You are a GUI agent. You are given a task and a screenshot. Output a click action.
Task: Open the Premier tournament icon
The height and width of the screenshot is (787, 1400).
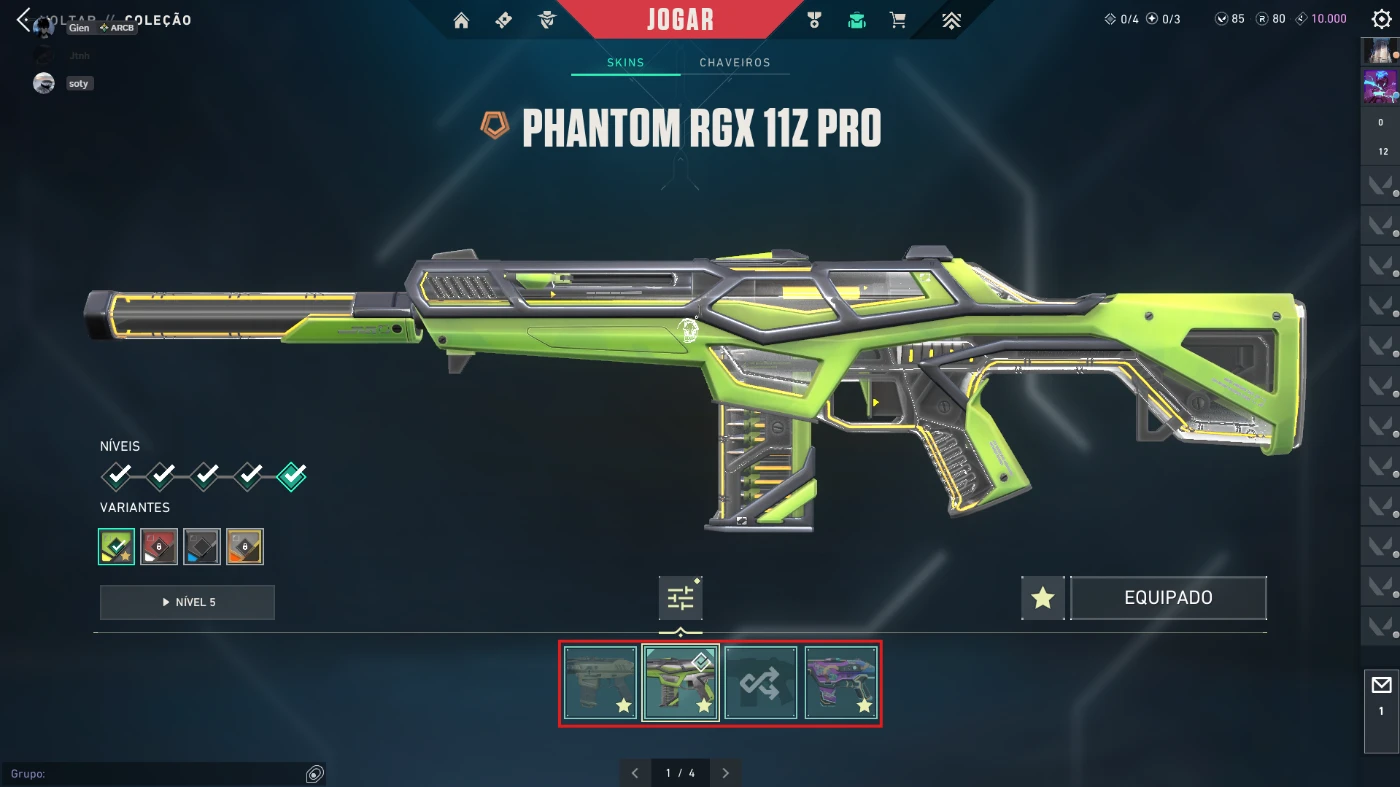(950, 19)
